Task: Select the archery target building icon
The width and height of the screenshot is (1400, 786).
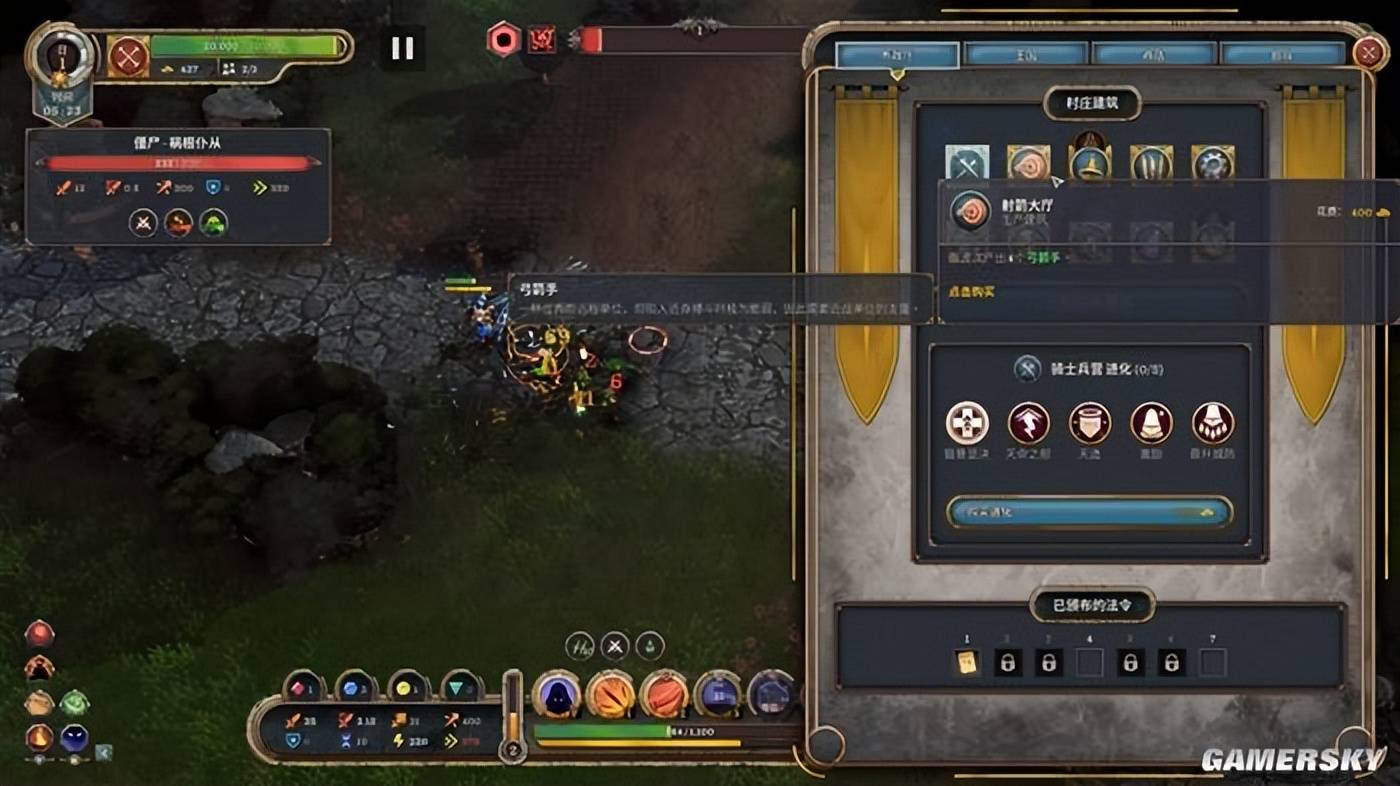Action: coord(1028,163)
